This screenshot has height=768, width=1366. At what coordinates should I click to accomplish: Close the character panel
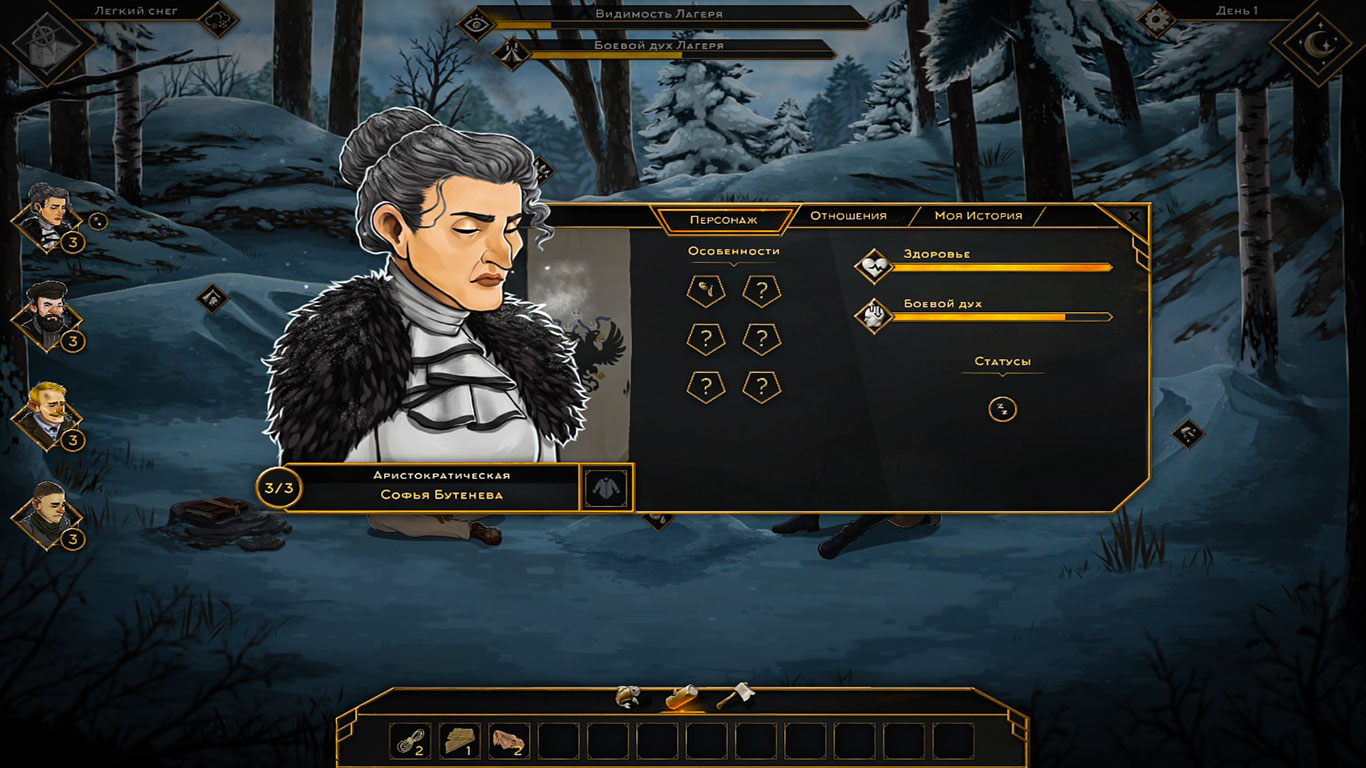1133,215
